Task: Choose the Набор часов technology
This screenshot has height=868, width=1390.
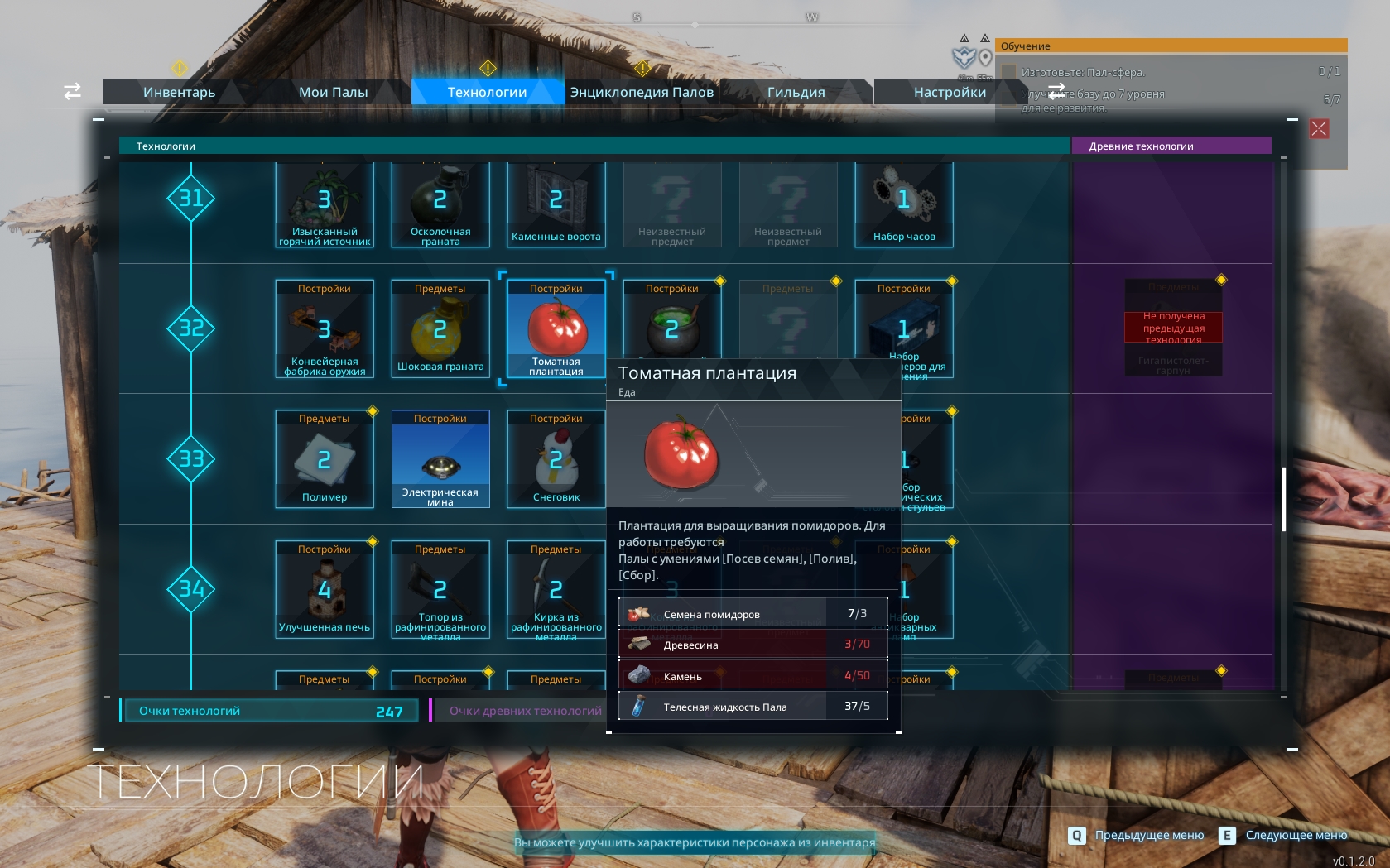Action: click(x=904, y=204)
